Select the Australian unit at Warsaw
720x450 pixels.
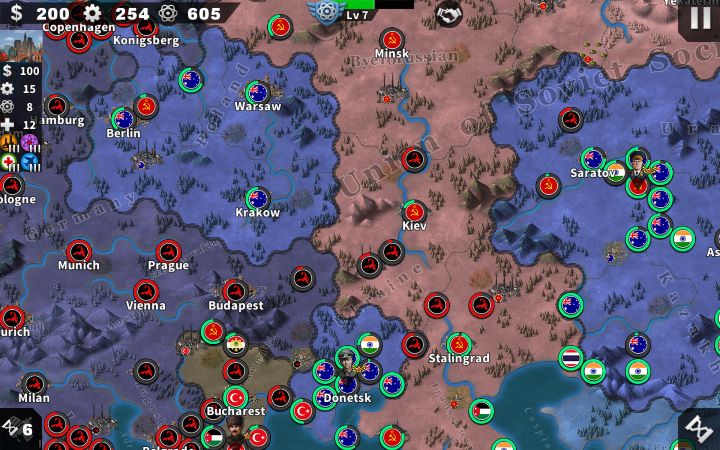click(x=258, y=93)
